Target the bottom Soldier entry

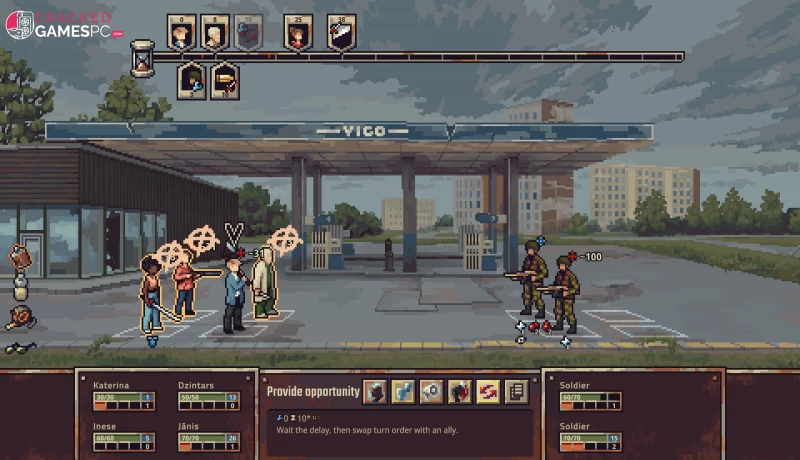coord(590,432)
